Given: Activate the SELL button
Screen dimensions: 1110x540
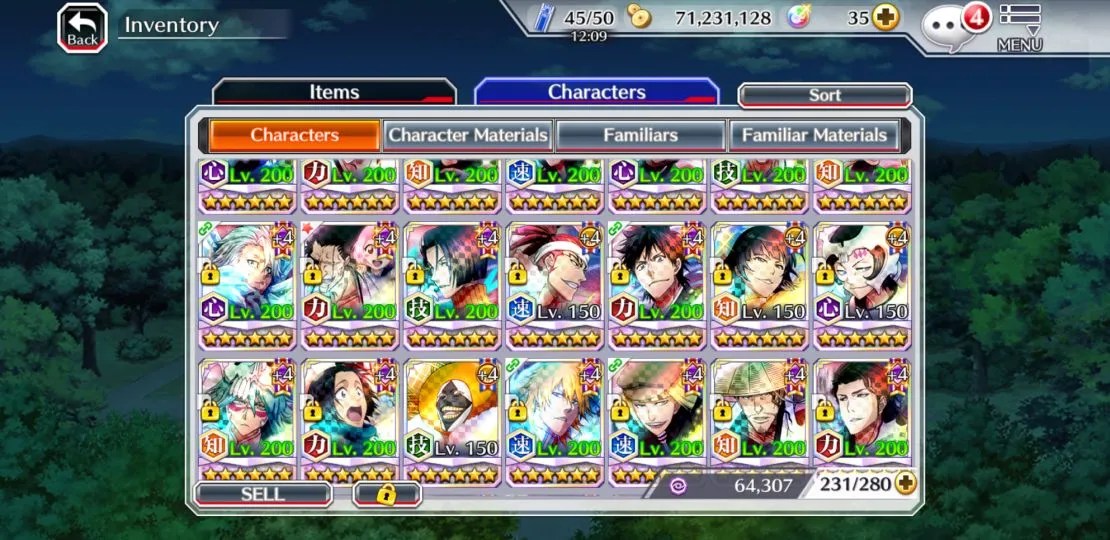Looking at the screenshot, I should pos(263,493).
